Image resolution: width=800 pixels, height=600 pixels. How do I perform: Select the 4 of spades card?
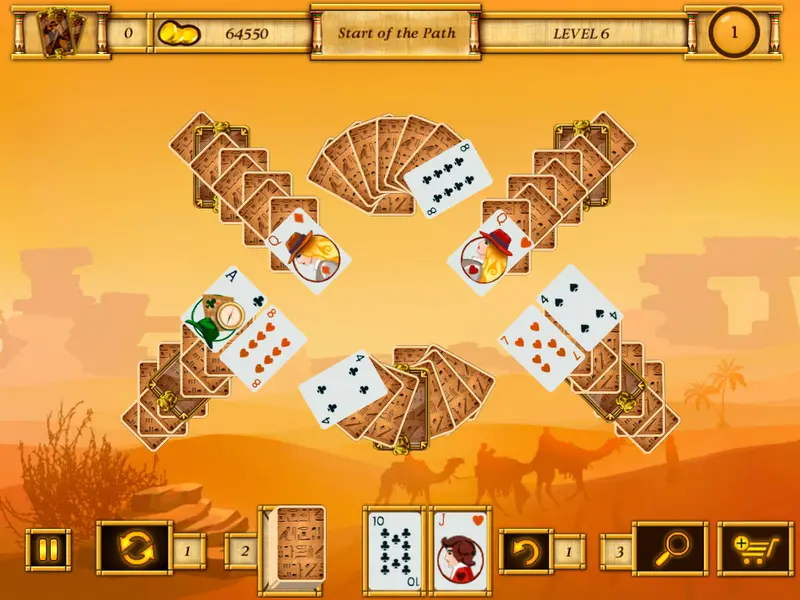point(581,307)
